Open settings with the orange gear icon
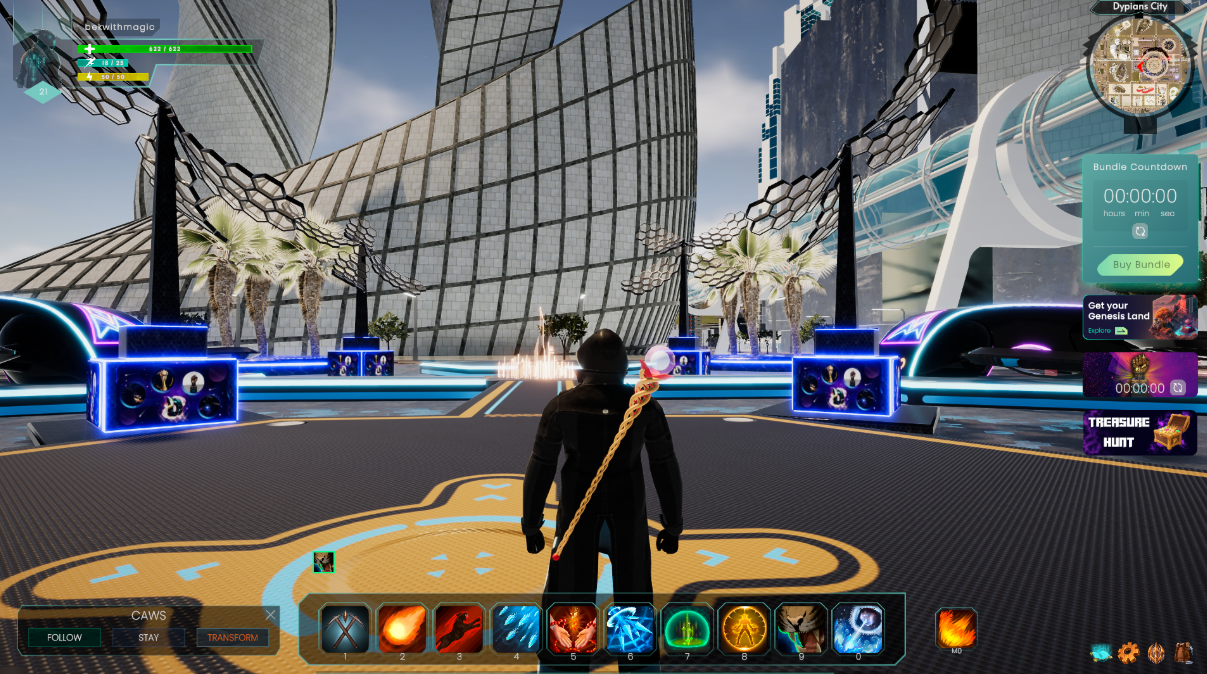1207x674 pixels. (x=1128, y=653)
